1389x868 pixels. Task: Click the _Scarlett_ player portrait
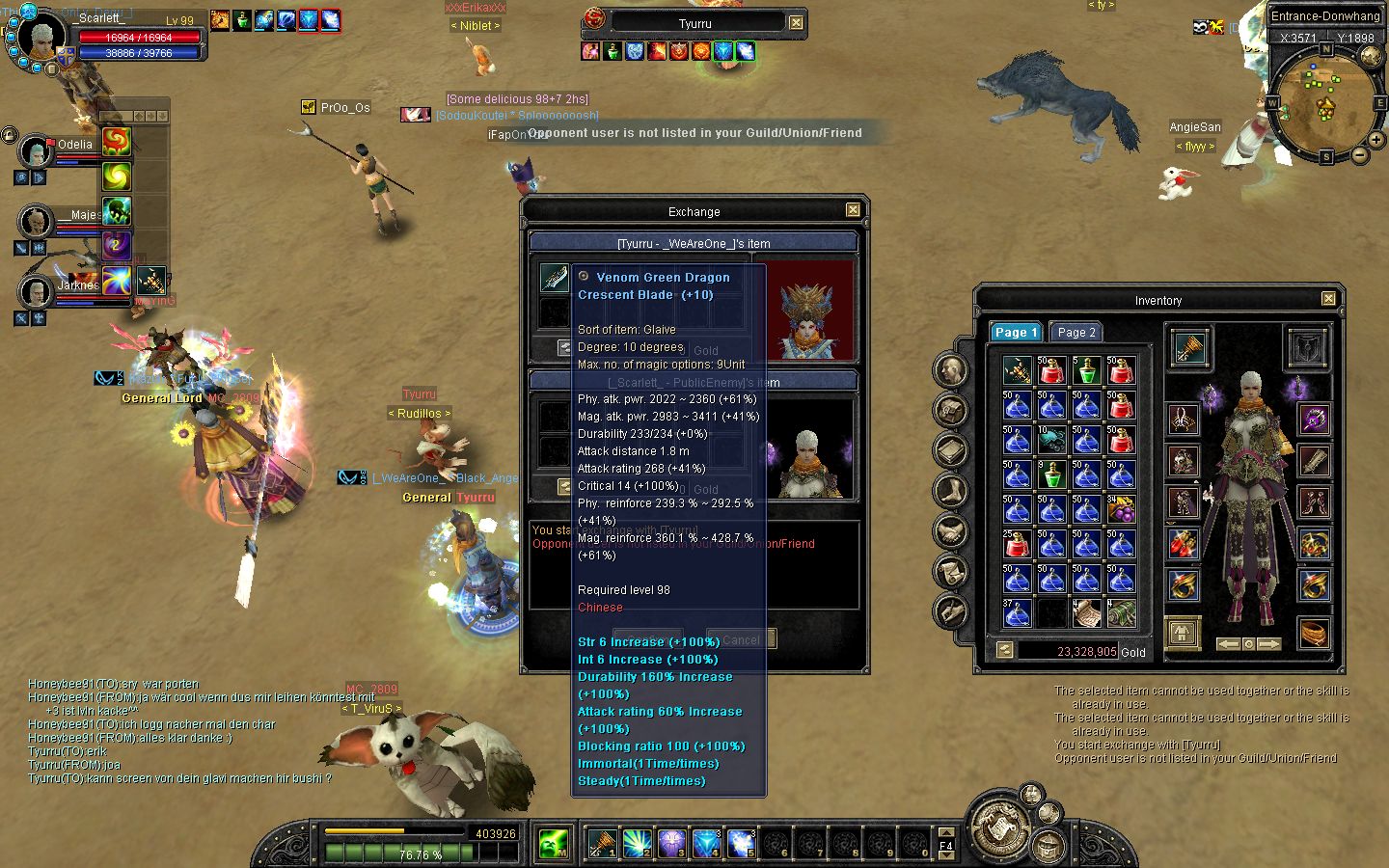point(42,39)
